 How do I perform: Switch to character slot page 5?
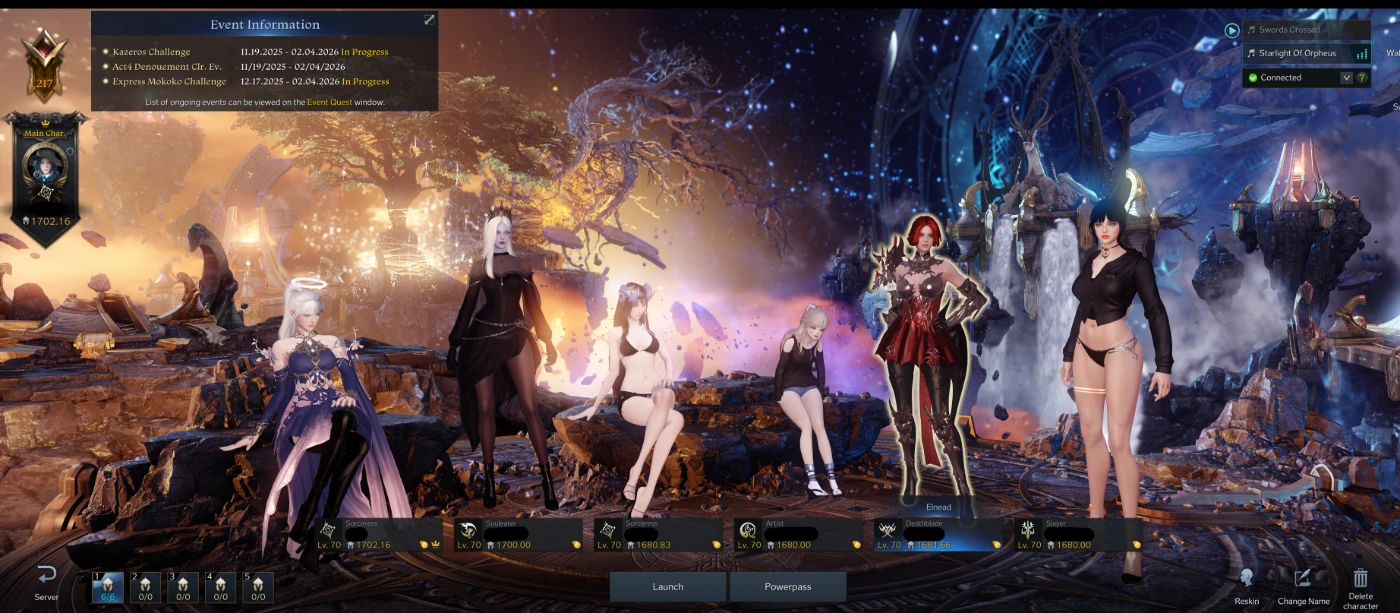(x=258, y=587)
